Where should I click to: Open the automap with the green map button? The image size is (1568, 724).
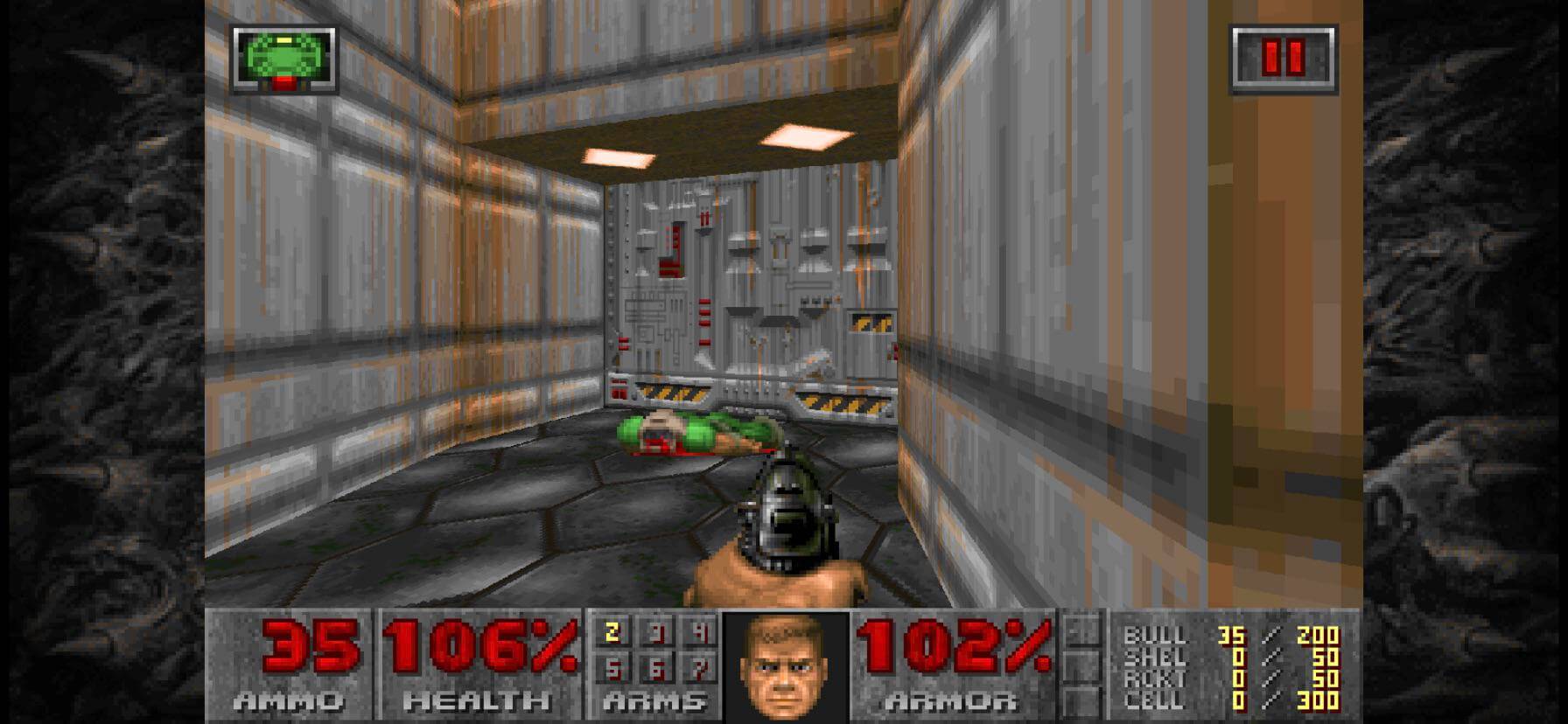[283, 59]
